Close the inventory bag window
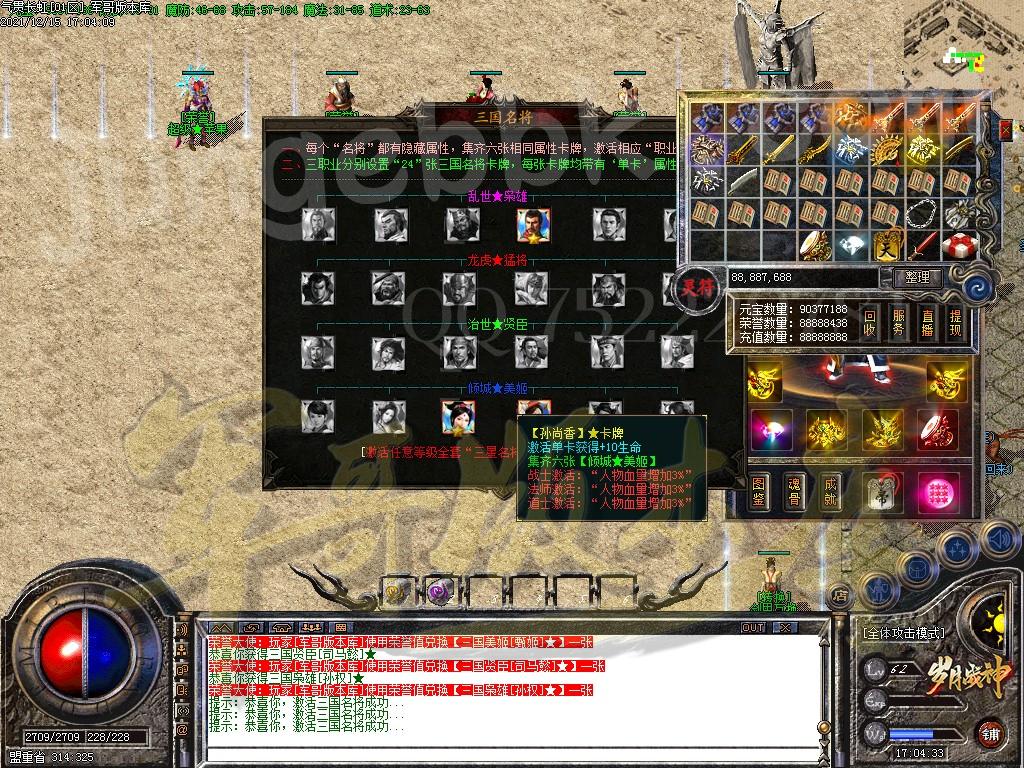This screenshot has height=768, width=1024. 1006,128
